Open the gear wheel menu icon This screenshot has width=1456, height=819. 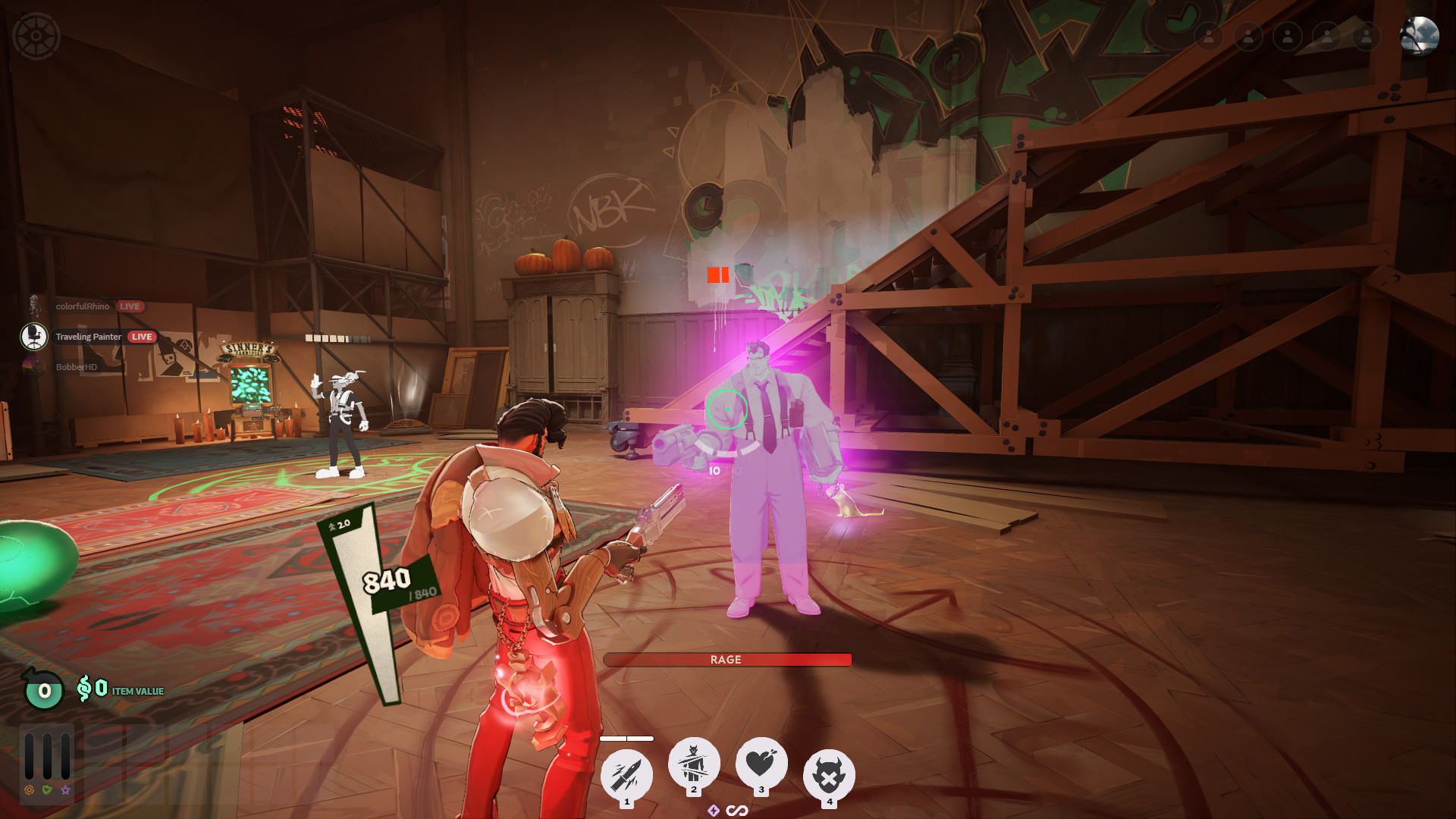point(36,36)
